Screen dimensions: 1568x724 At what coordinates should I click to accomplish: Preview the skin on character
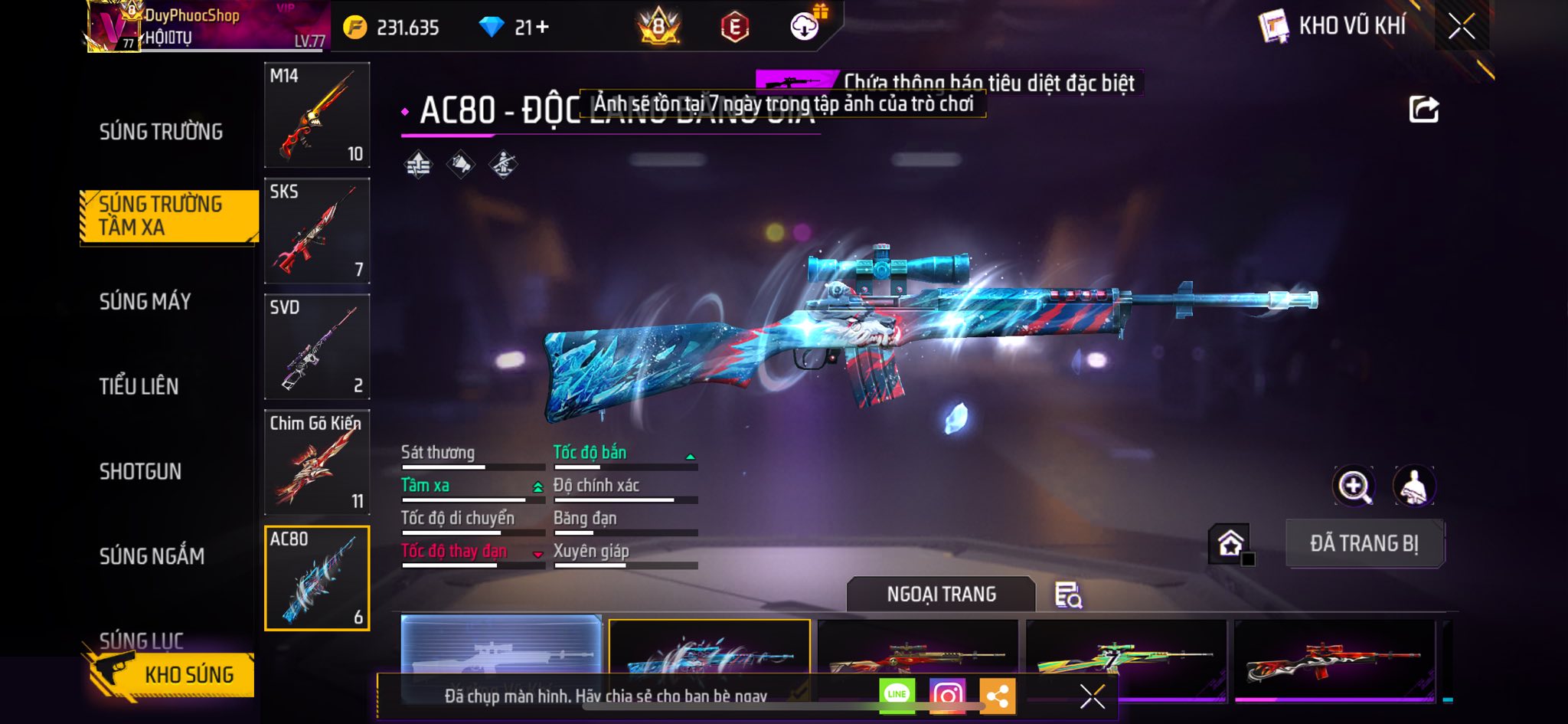point(1413,486)
